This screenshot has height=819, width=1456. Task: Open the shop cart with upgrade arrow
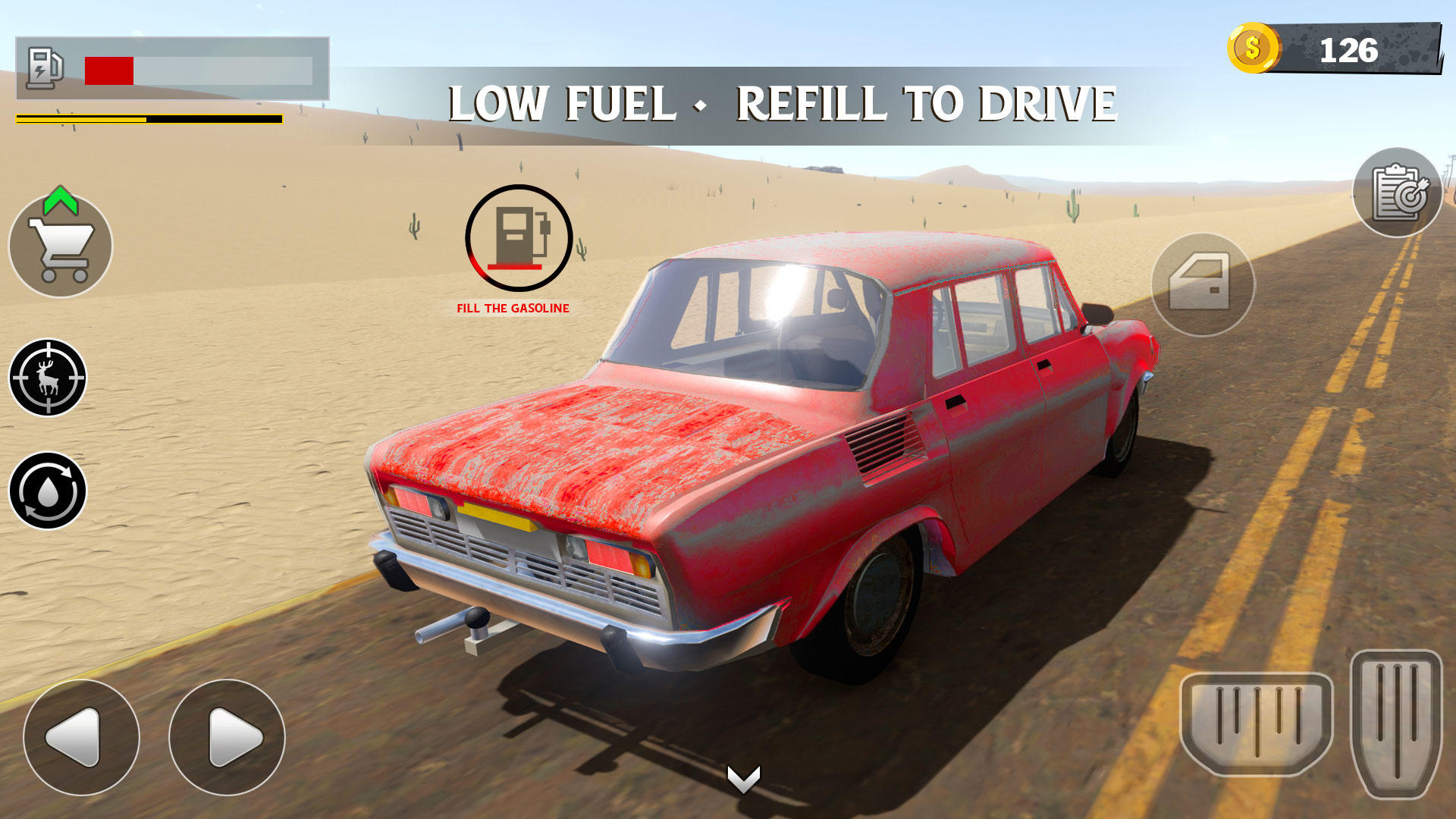point(61,246)
